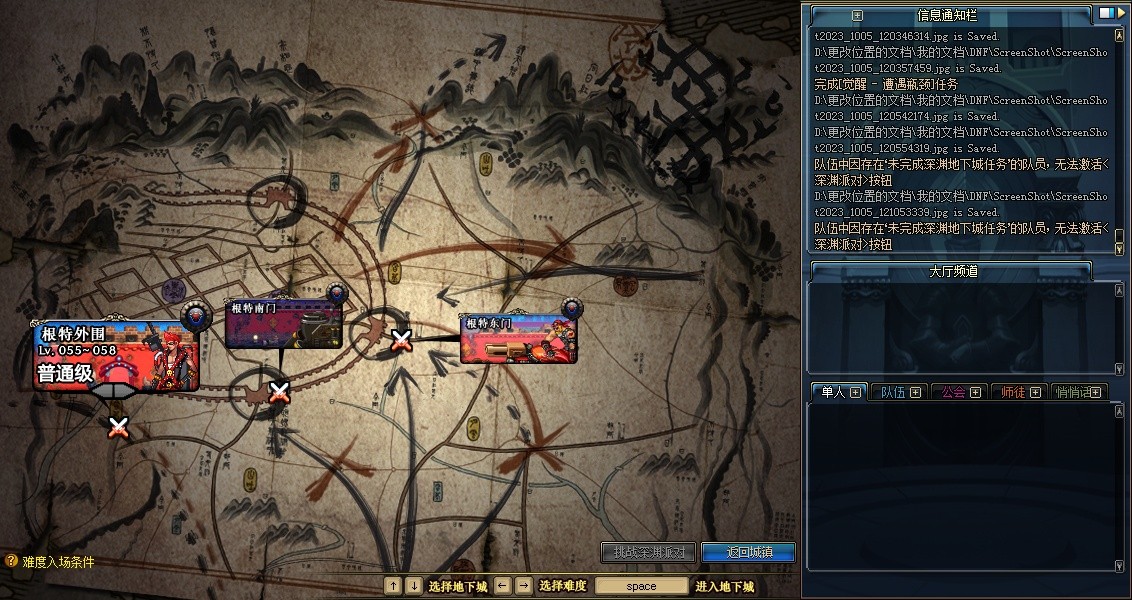The image size is (1132, 600).
Task: Switch to the 单人 chat tab
Action: [836, 392]
